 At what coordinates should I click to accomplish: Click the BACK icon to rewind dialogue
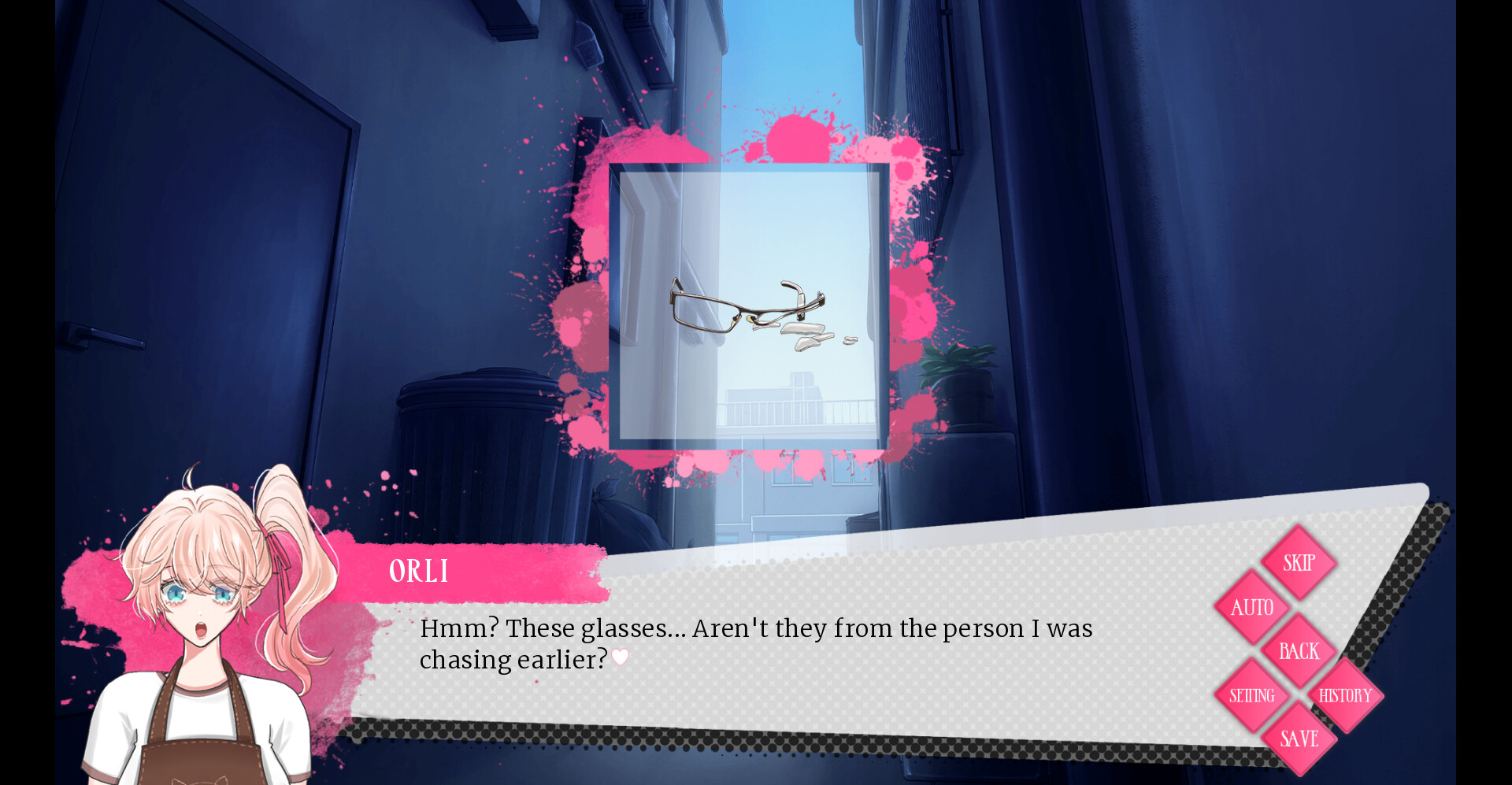coord(1299,651)
